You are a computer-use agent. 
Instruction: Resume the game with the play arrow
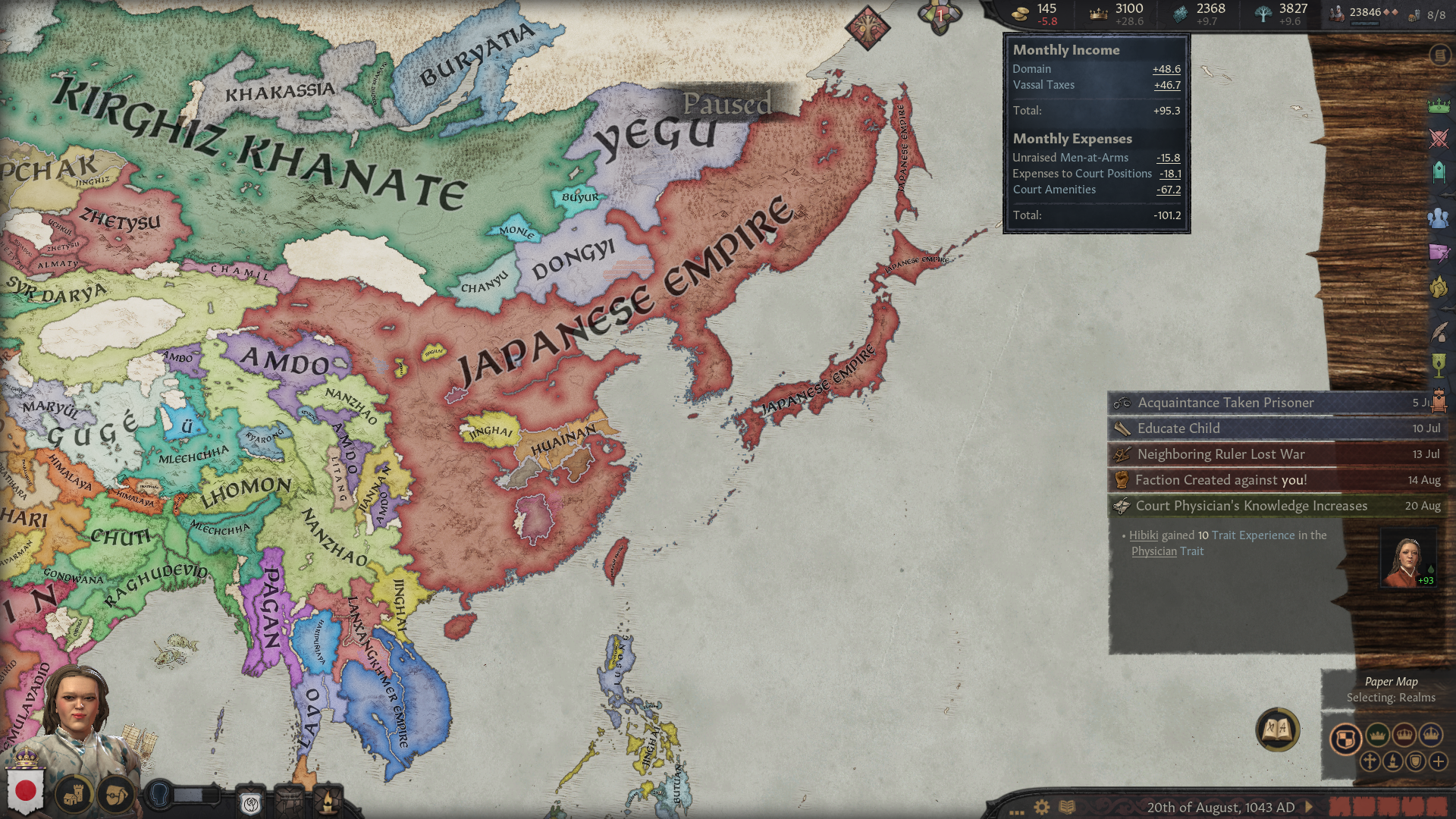tap(1309, 807)
